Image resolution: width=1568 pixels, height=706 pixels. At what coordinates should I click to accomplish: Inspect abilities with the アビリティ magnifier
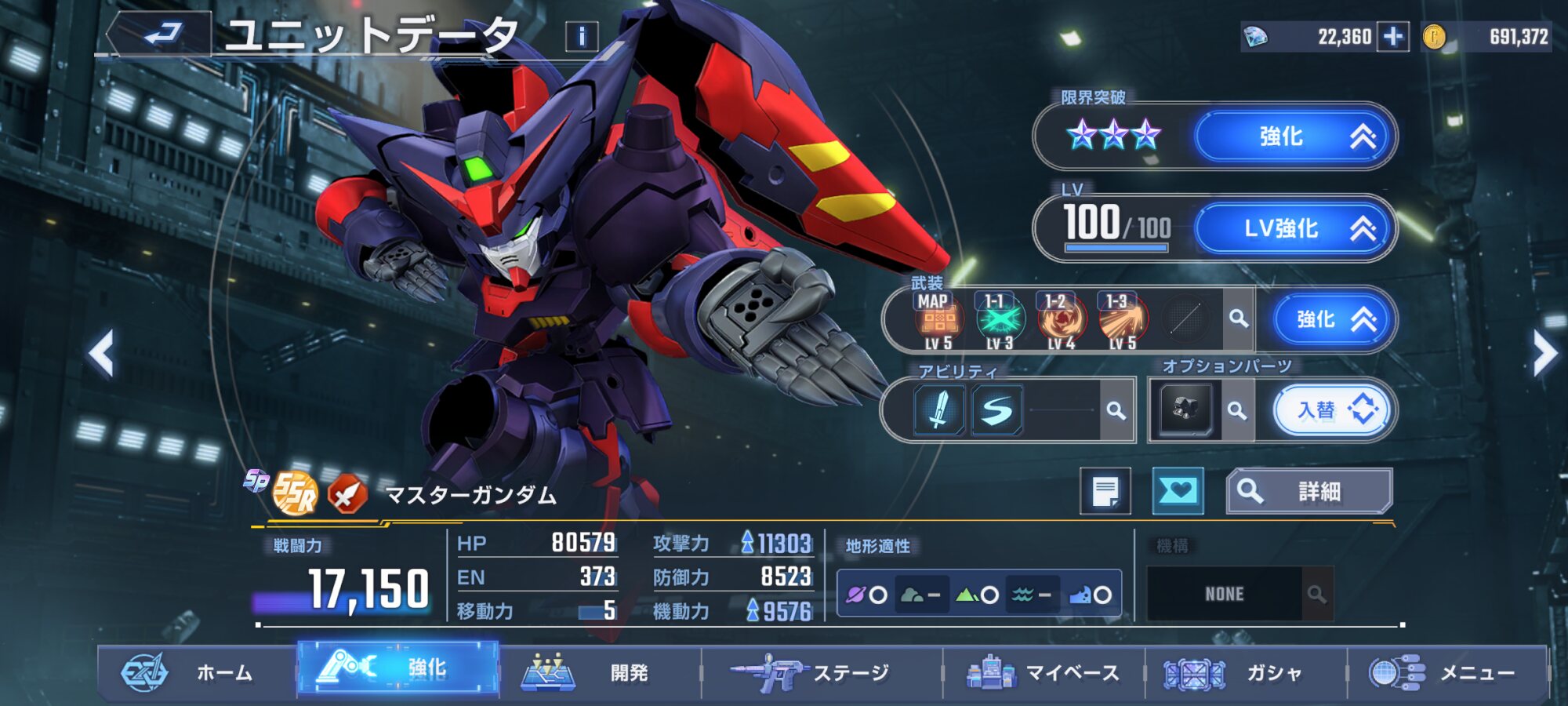[1116, 410]
